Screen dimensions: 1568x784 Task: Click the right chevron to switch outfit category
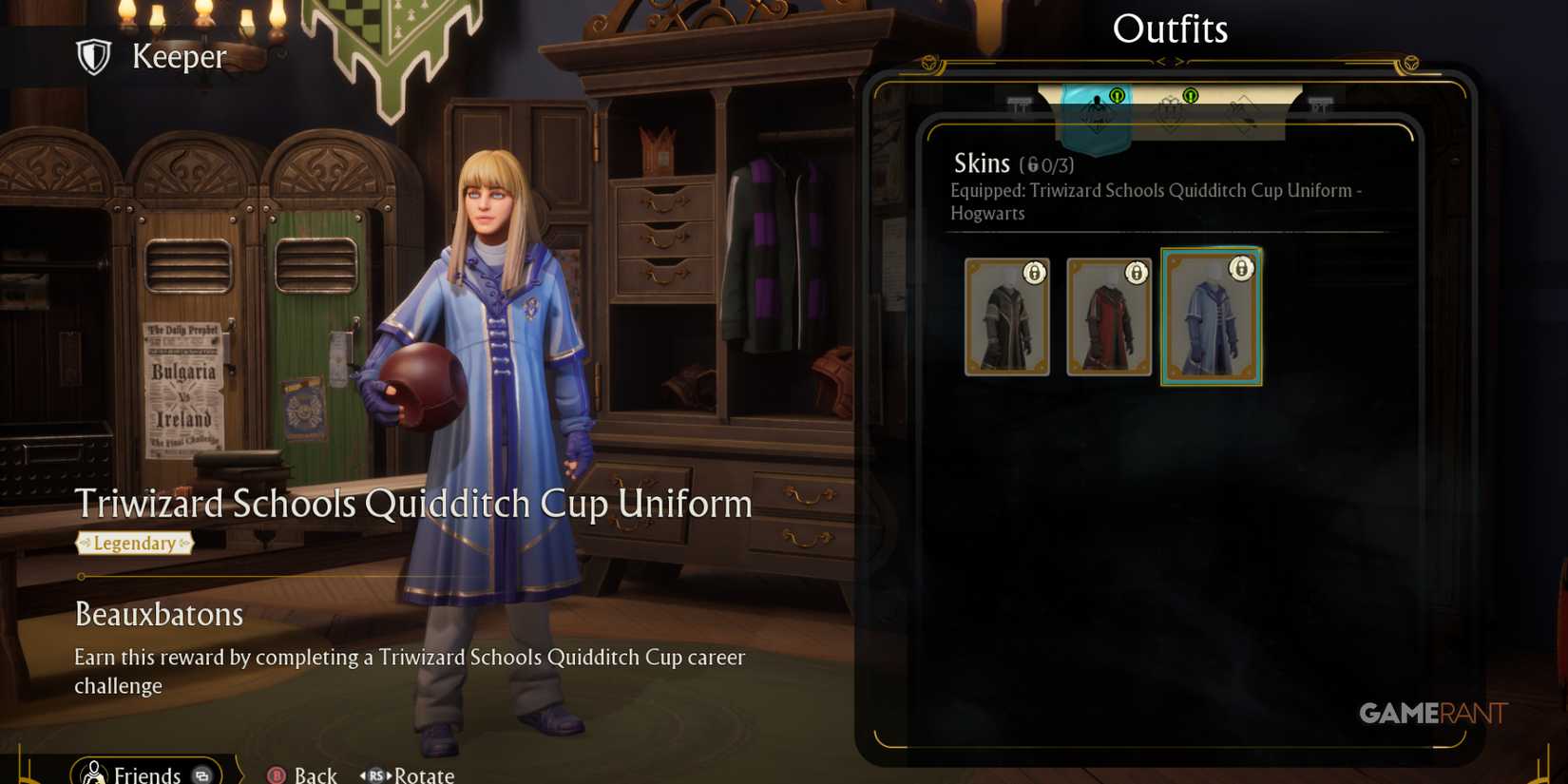coord(1180,61)
